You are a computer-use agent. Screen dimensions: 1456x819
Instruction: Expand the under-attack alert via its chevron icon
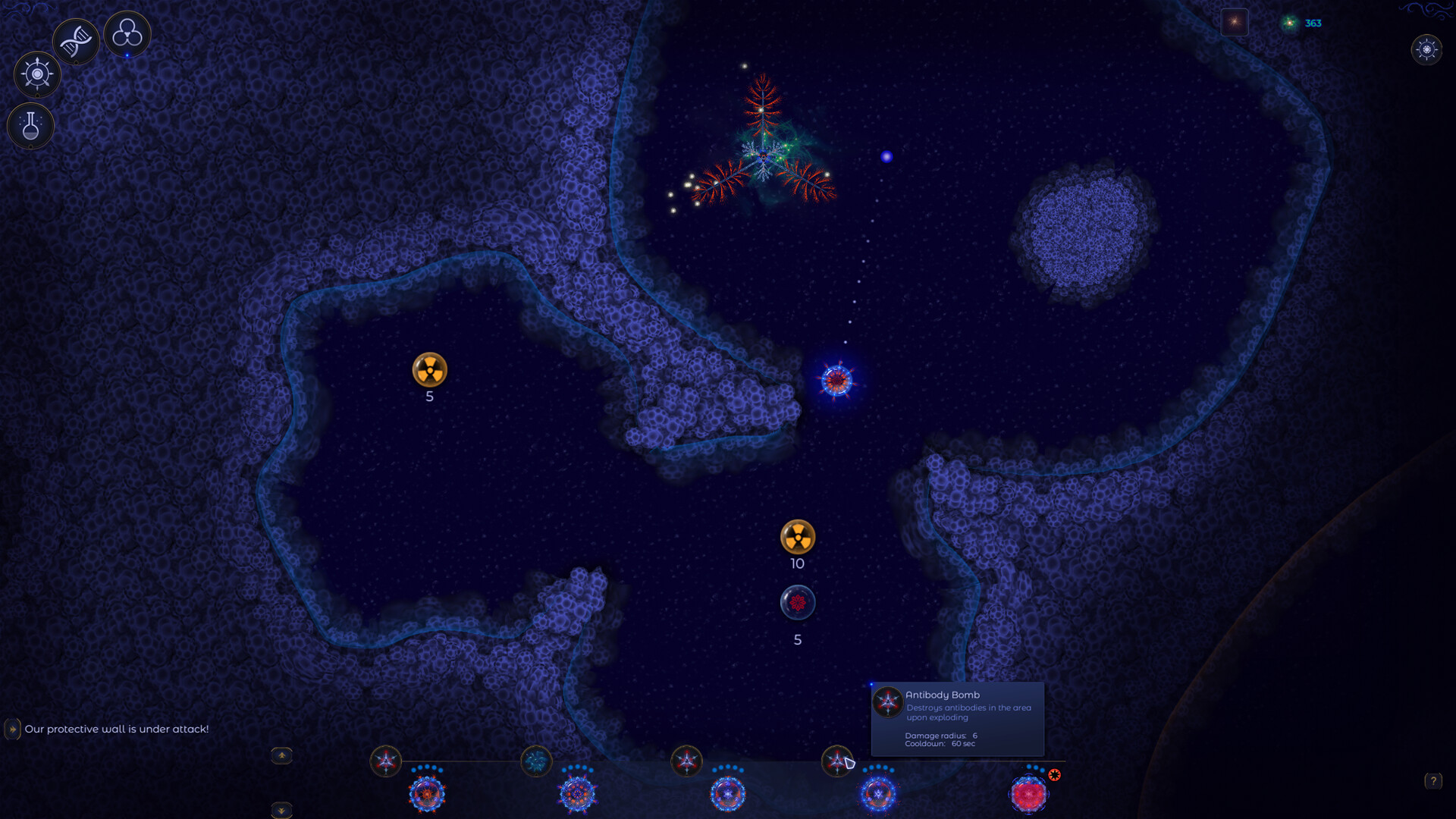click(x=11, y=728)
